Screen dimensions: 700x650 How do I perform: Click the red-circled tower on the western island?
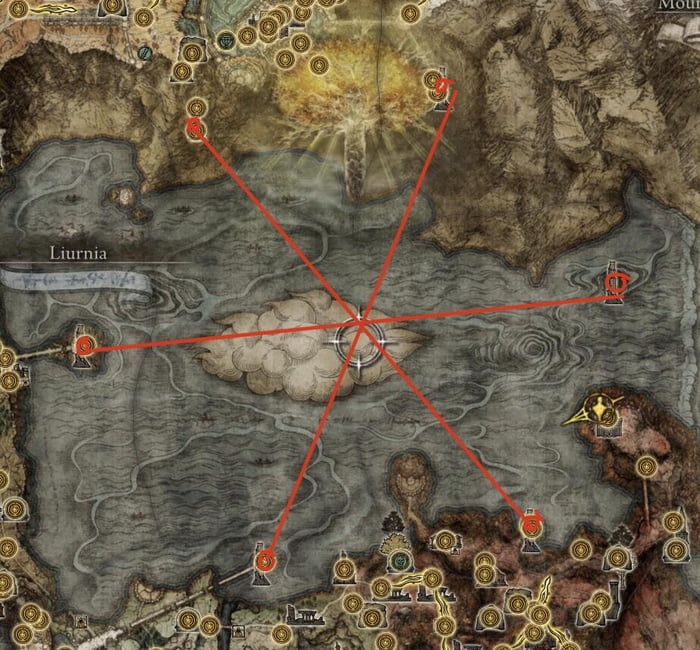coord(85,347)
